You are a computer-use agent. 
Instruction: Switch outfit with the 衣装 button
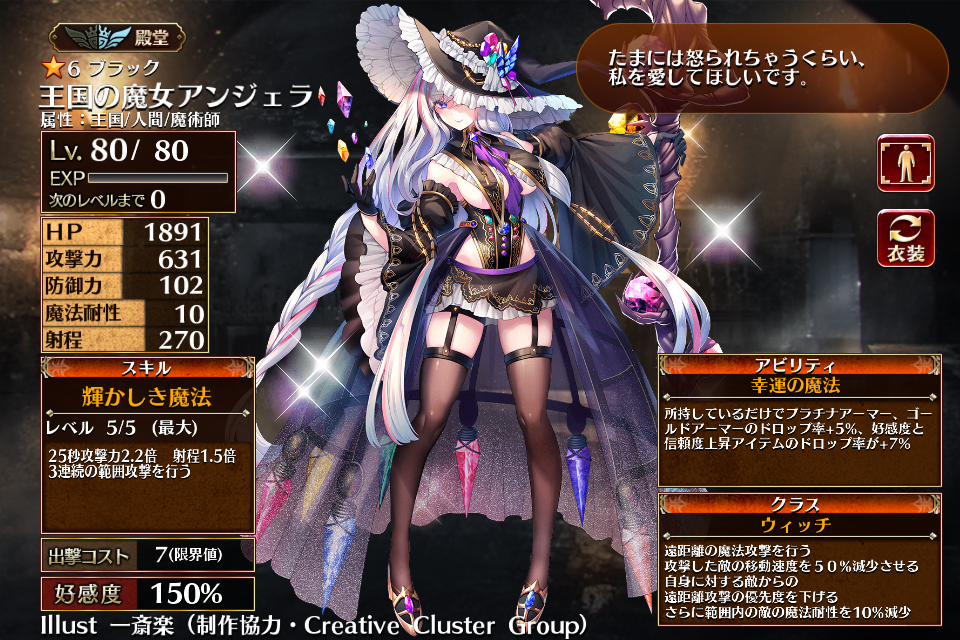[906, 238]
